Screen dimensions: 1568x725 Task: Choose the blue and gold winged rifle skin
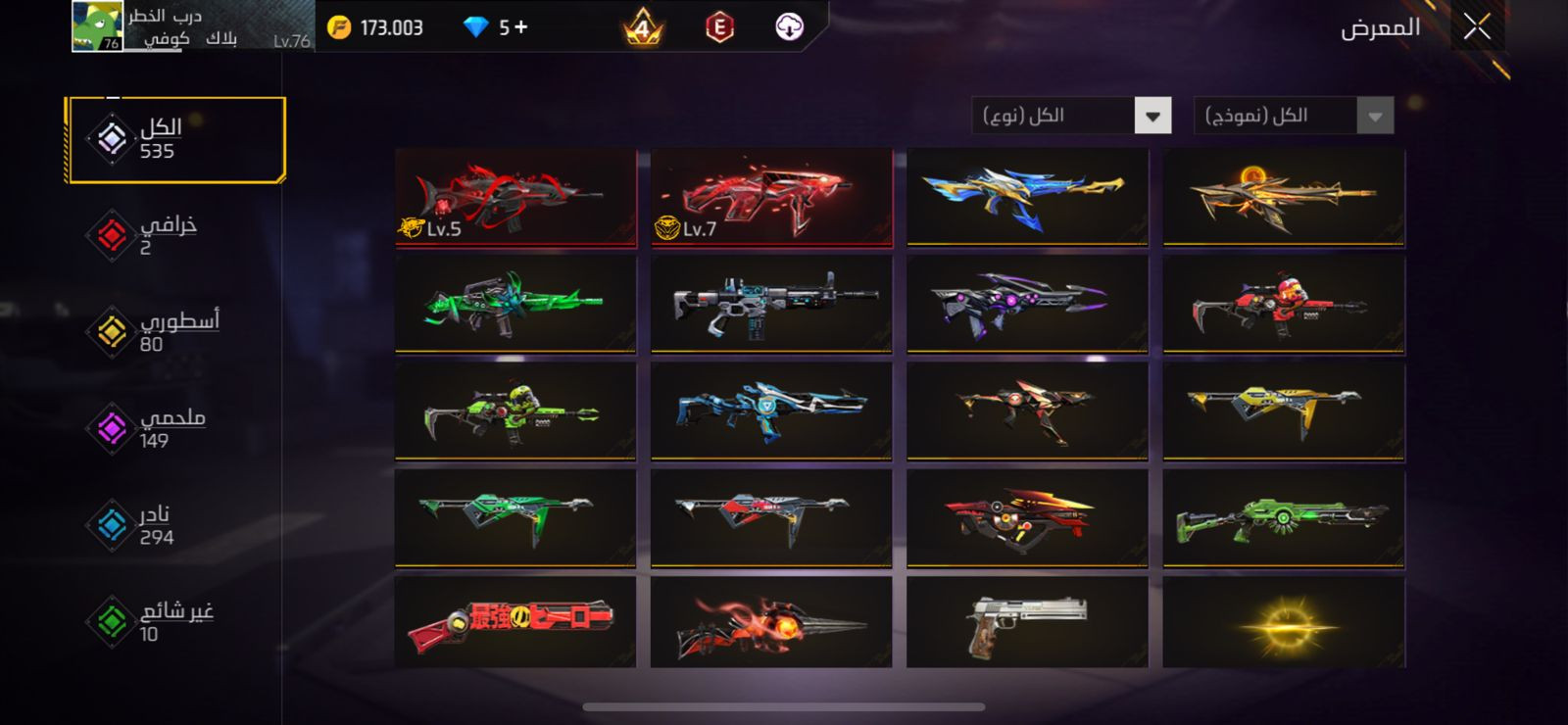1027,196
